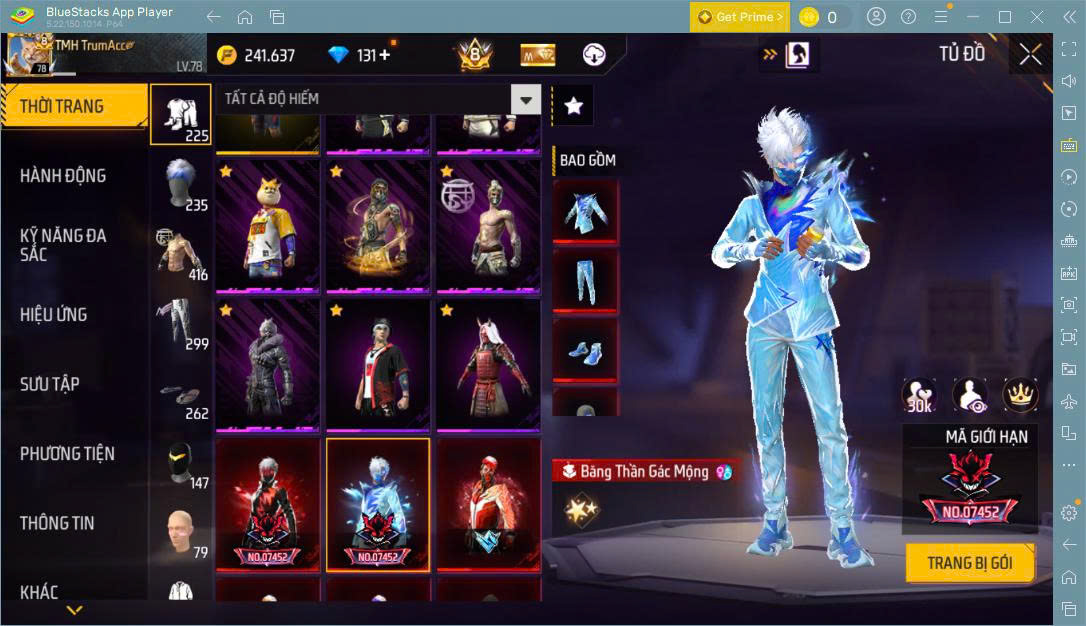Select the Shiba dog costume bundle
Image resolution: width=1086 pixels, height=626 pixels.
click(268, 226)
